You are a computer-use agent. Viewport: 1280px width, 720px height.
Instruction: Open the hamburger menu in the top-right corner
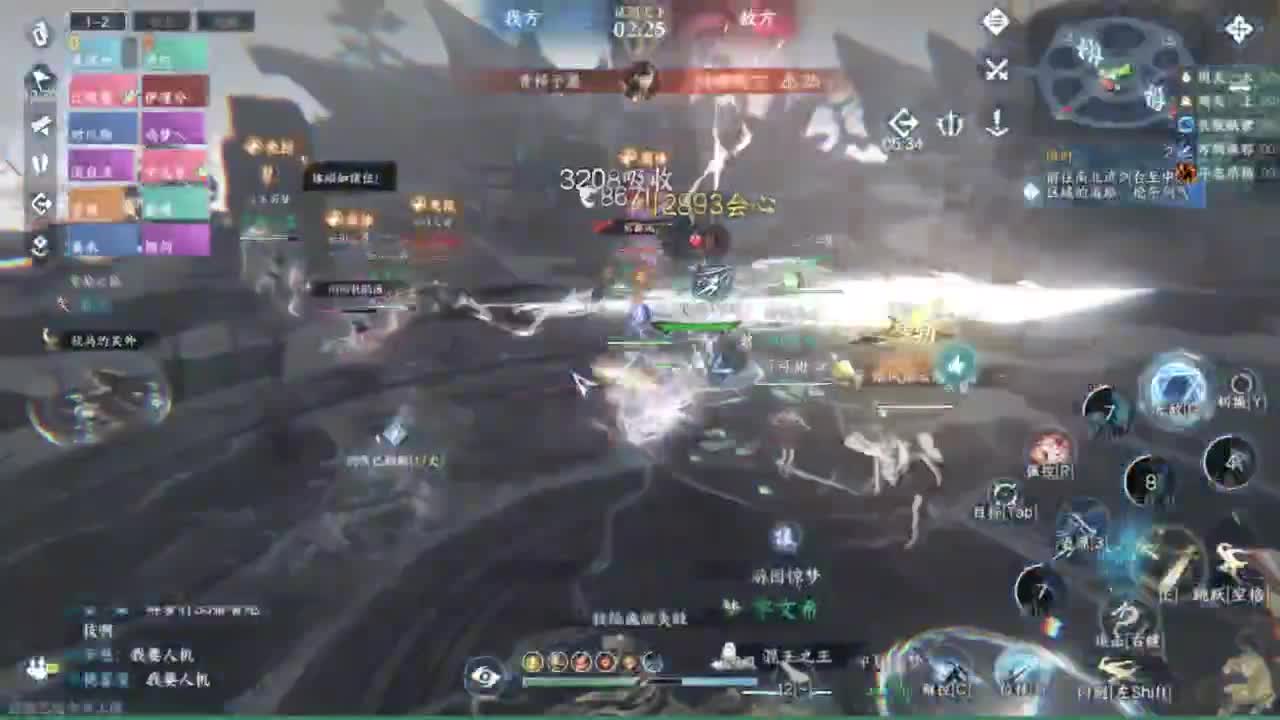pos(994,21)
